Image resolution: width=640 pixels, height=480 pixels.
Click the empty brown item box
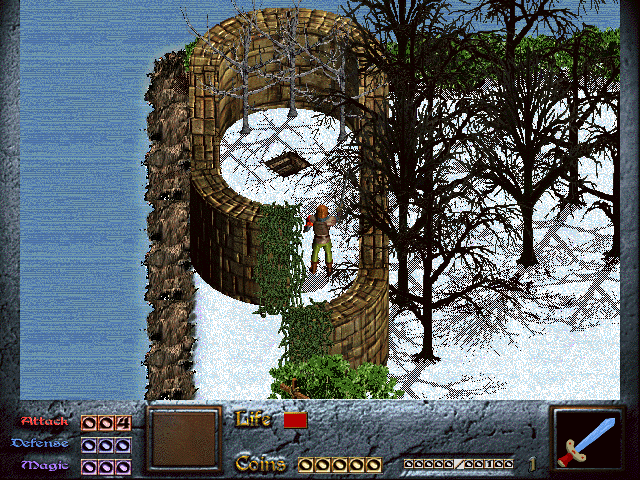184,438
